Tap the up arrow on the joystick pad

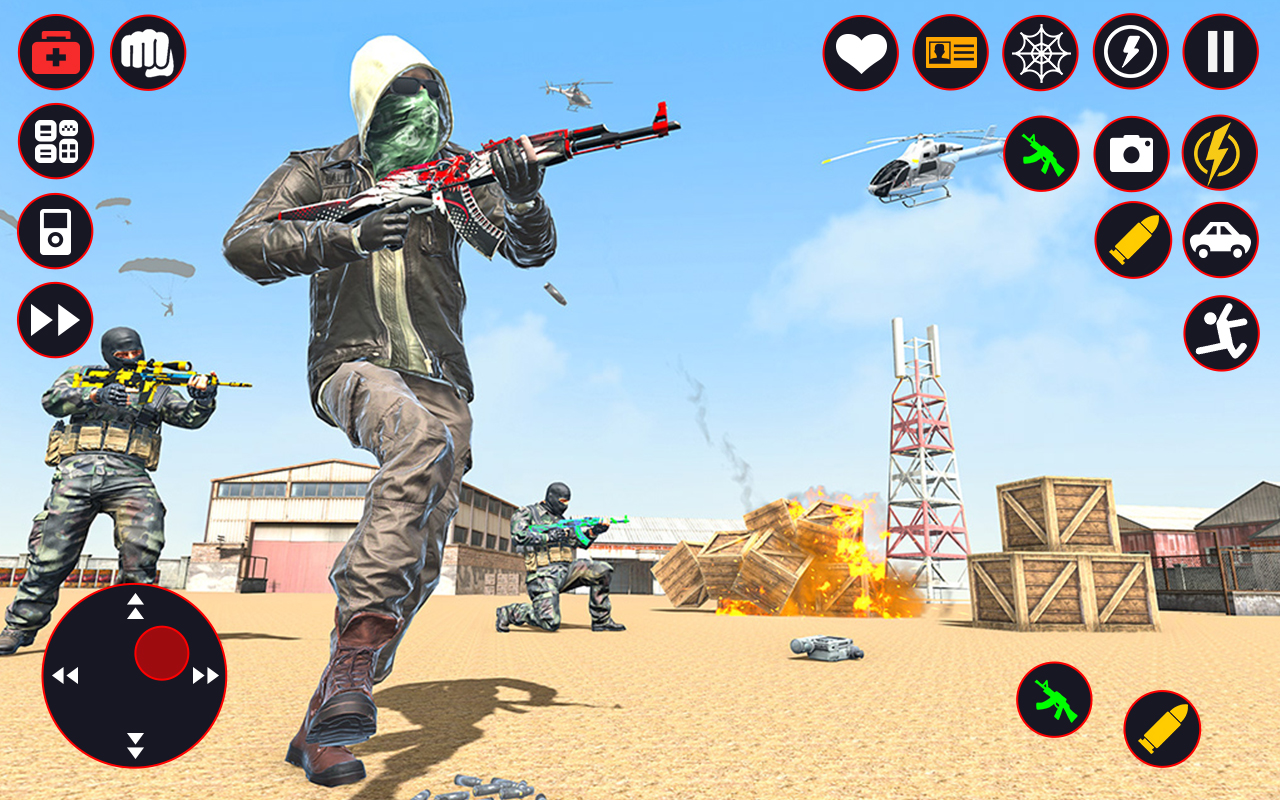coord(135,607)
